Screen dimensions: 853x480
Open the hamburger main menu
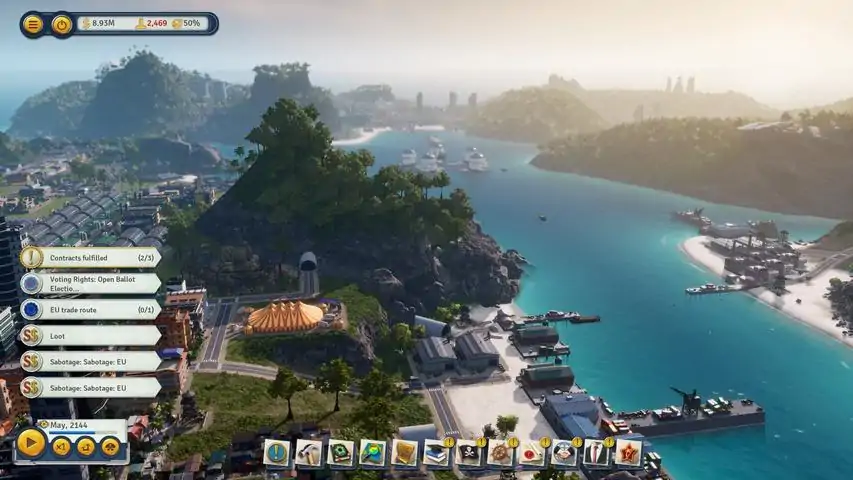[33, 24]
